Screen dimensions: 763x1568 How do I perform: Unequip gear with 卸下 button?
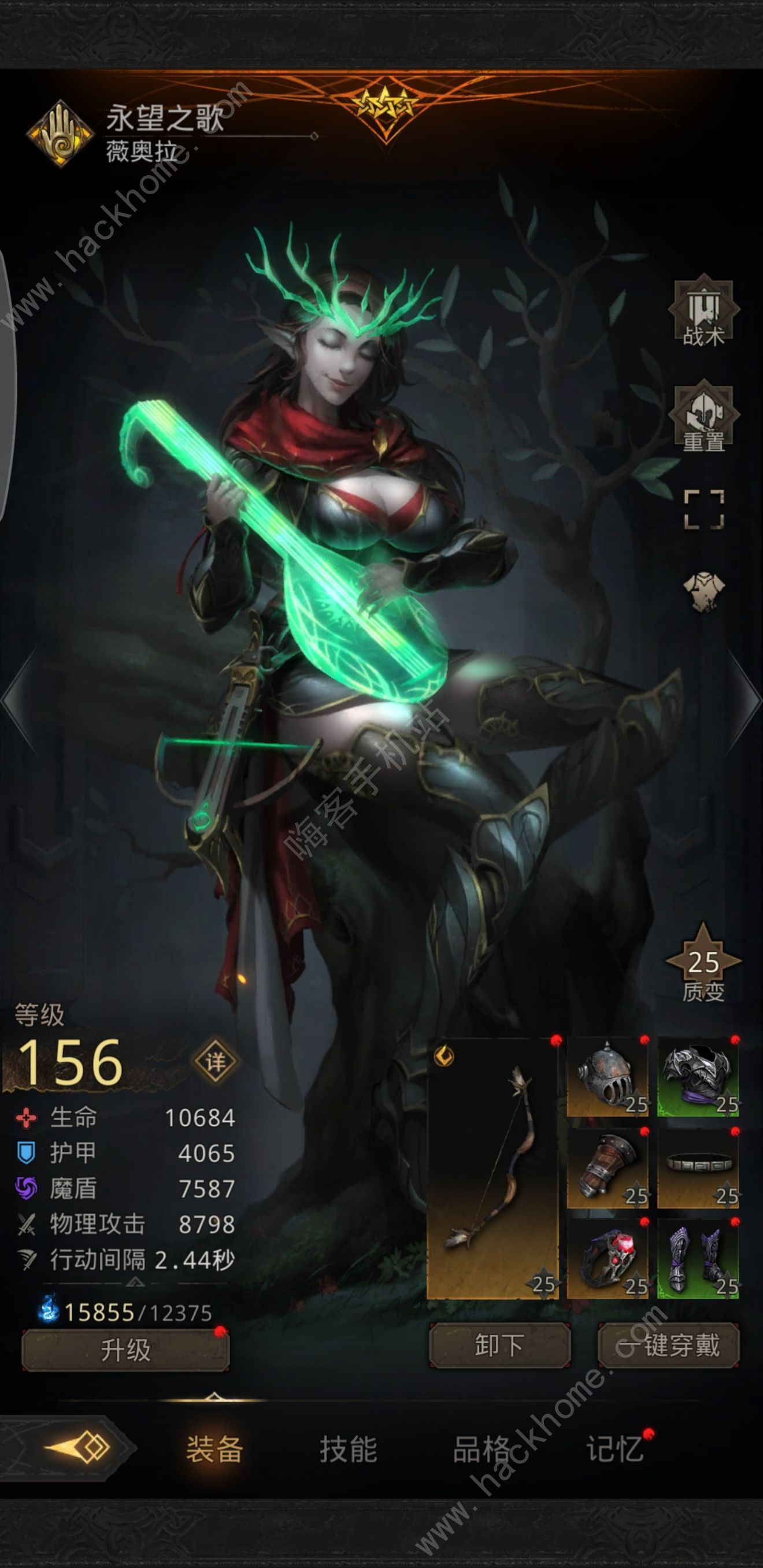pyautogui.click(x=499, y=1345)
